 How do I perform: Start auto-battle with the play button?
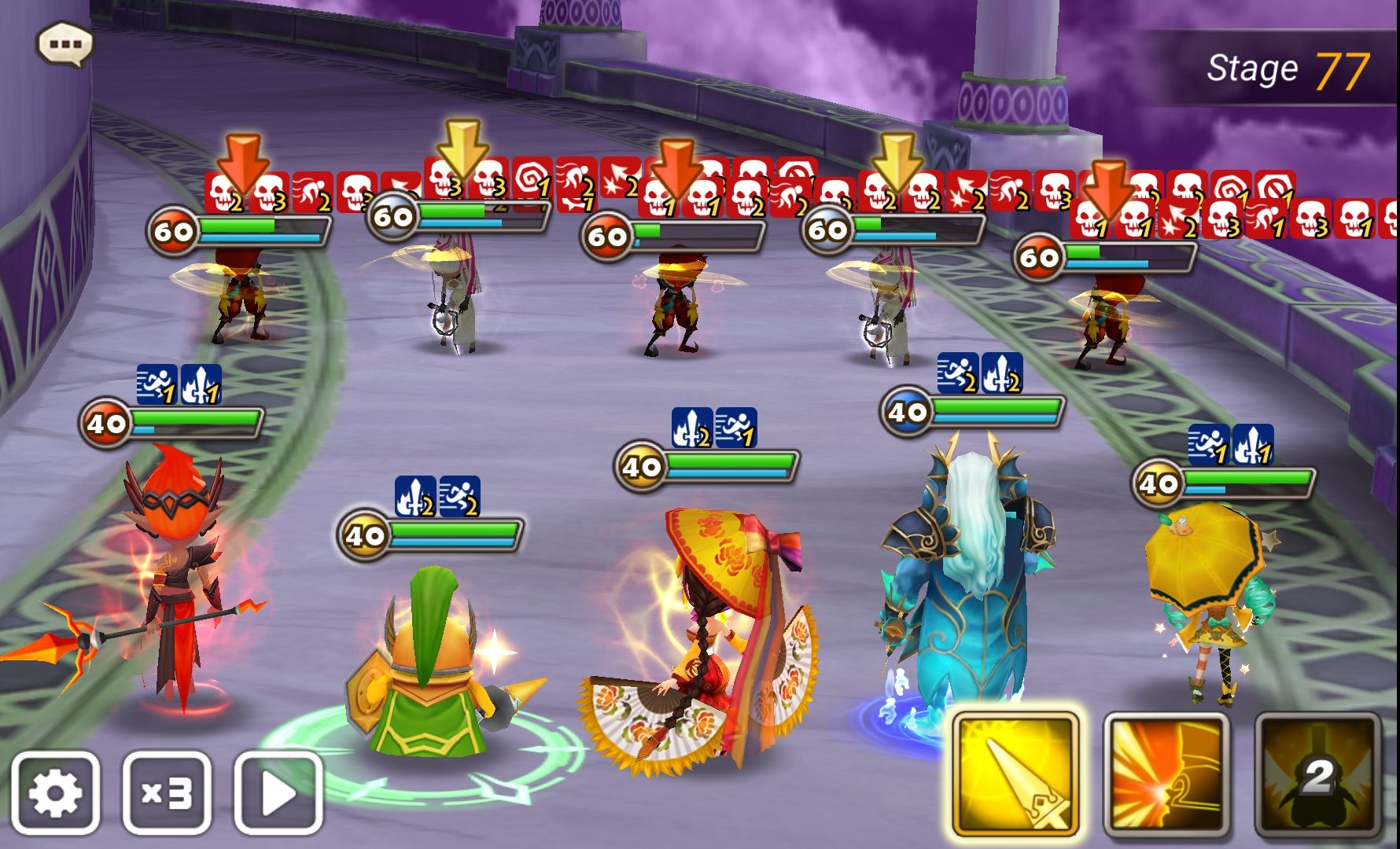[x=278, y=792]
